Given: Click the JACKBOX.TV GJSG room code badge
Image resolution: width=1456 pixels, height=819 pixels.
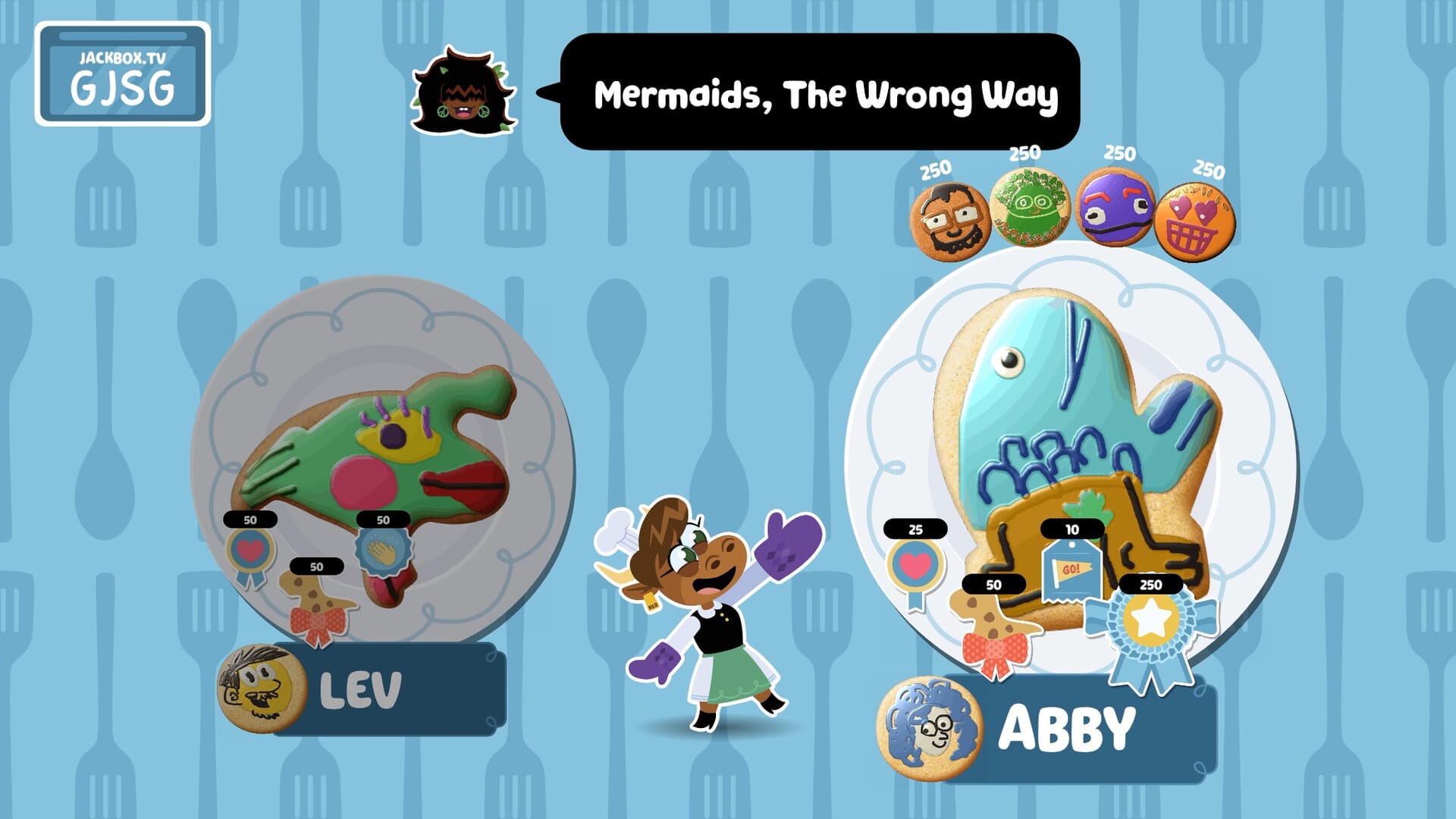Looking at the screenshot, I should coord(125,76).
